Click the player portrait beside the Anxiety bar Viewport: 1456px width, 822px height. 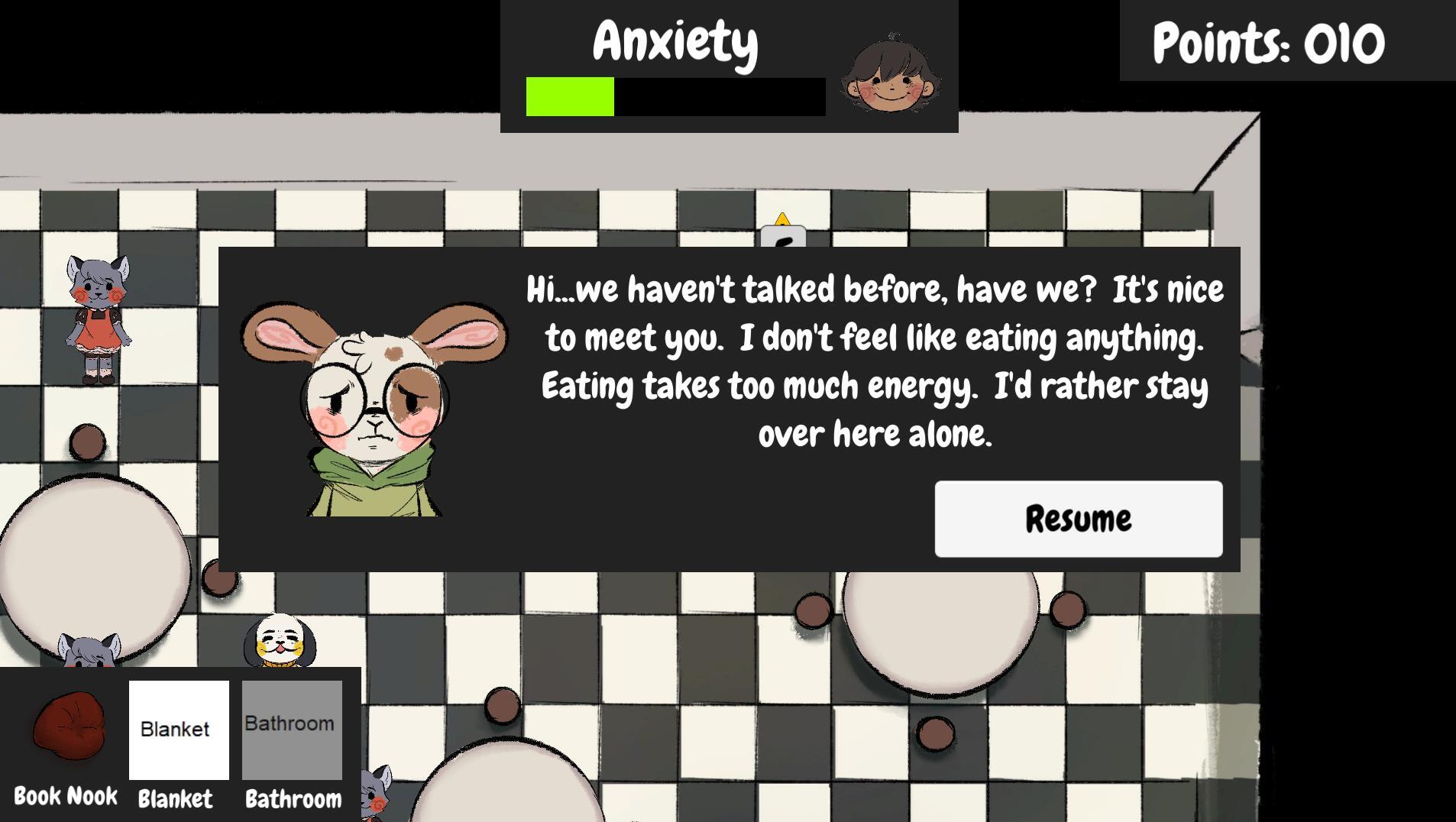890,76
